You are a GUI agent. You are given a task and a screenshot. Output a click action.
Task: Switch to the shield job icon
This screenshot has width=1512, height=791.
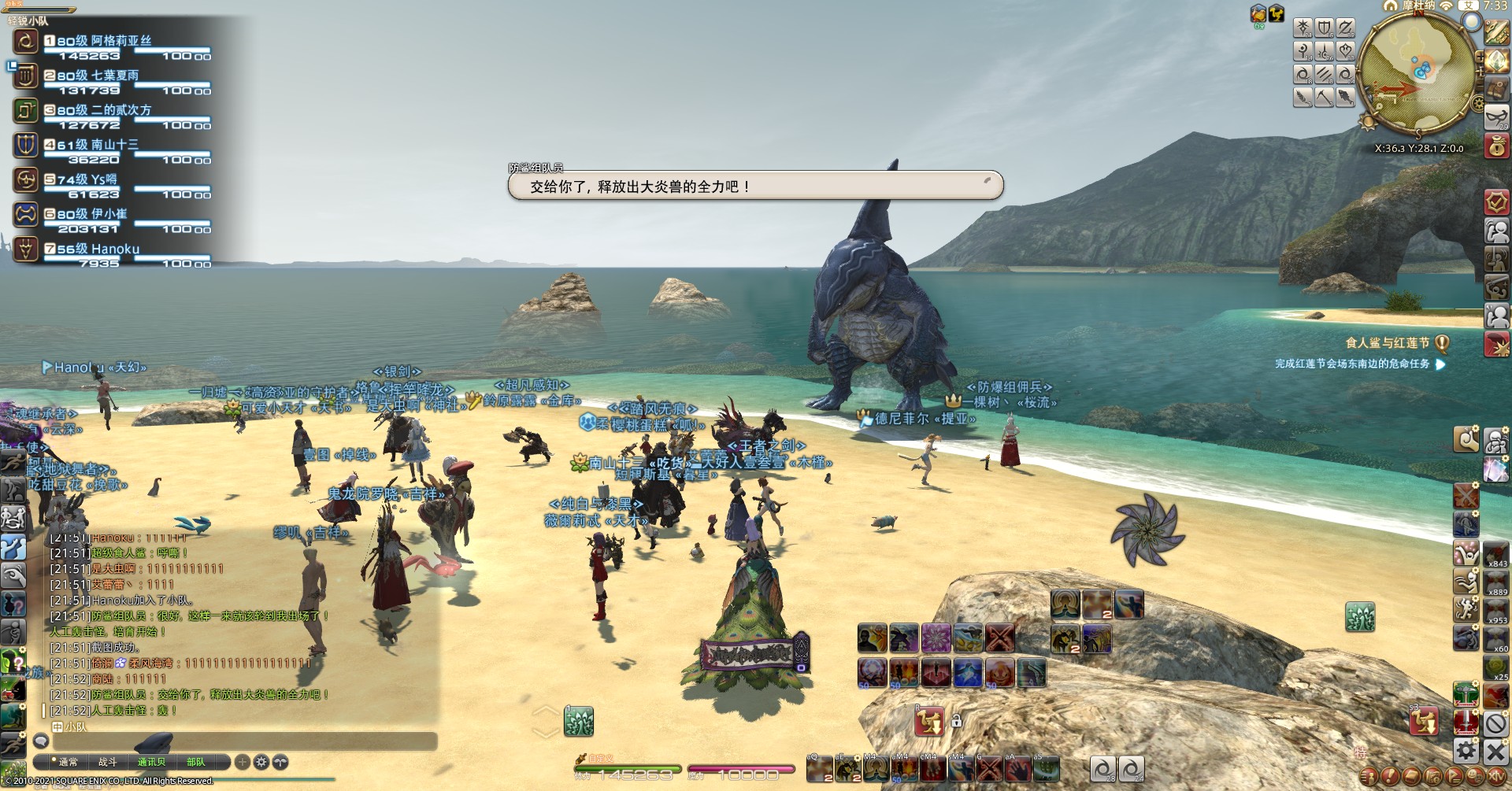click(x=1325, y=28)
